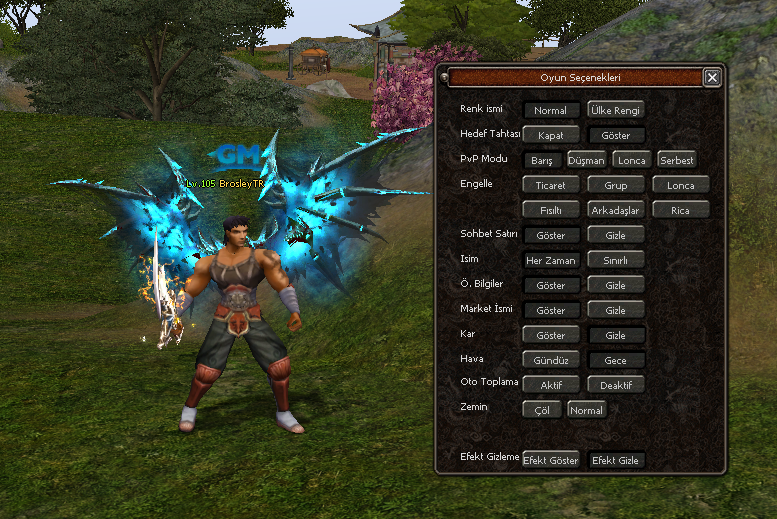Block Fısıltı whispers
The height and width of the screenshot is (519, 777).
coord(550,210)
